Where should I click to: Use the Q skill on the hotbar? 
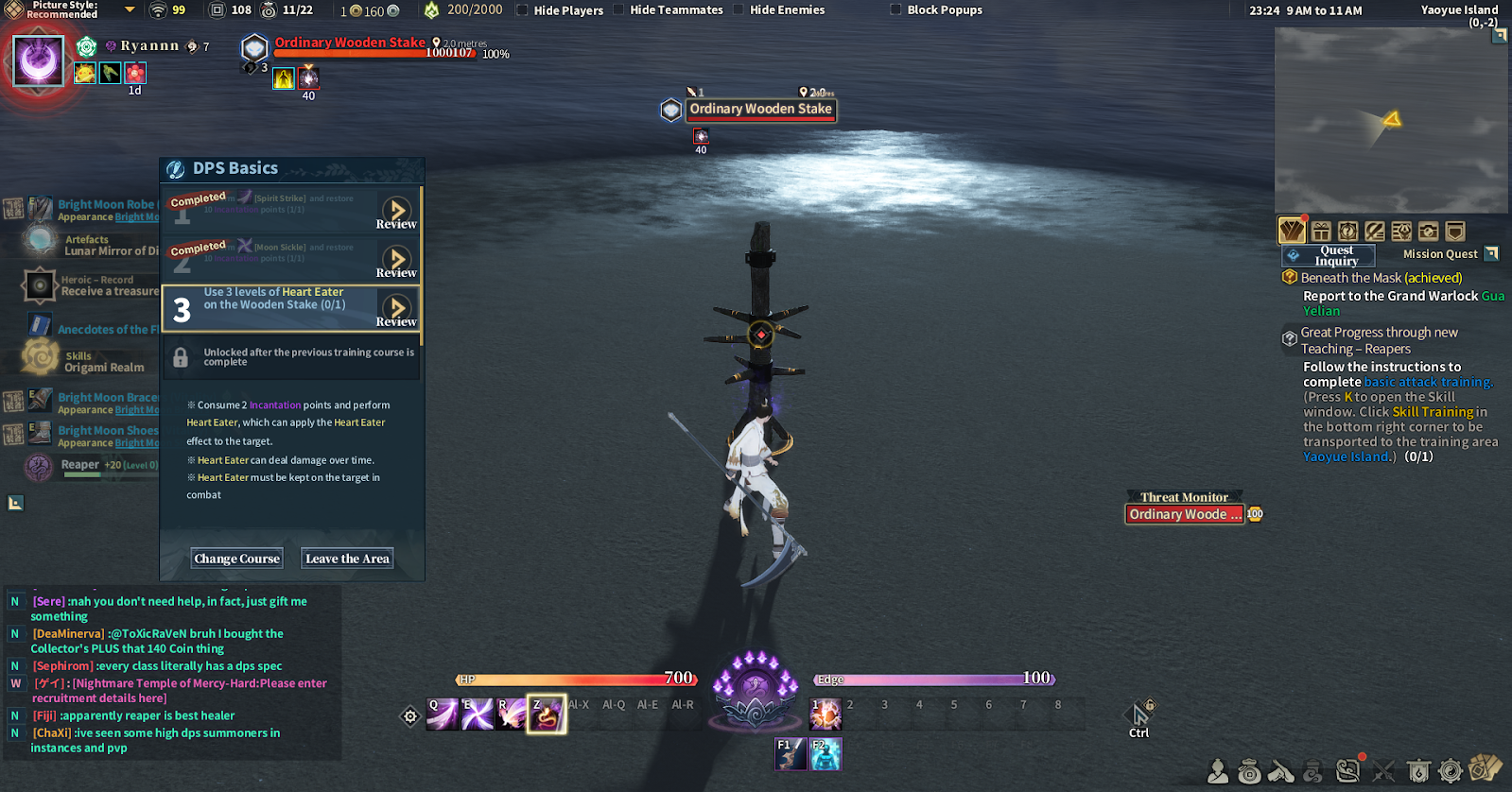point(442,715)
